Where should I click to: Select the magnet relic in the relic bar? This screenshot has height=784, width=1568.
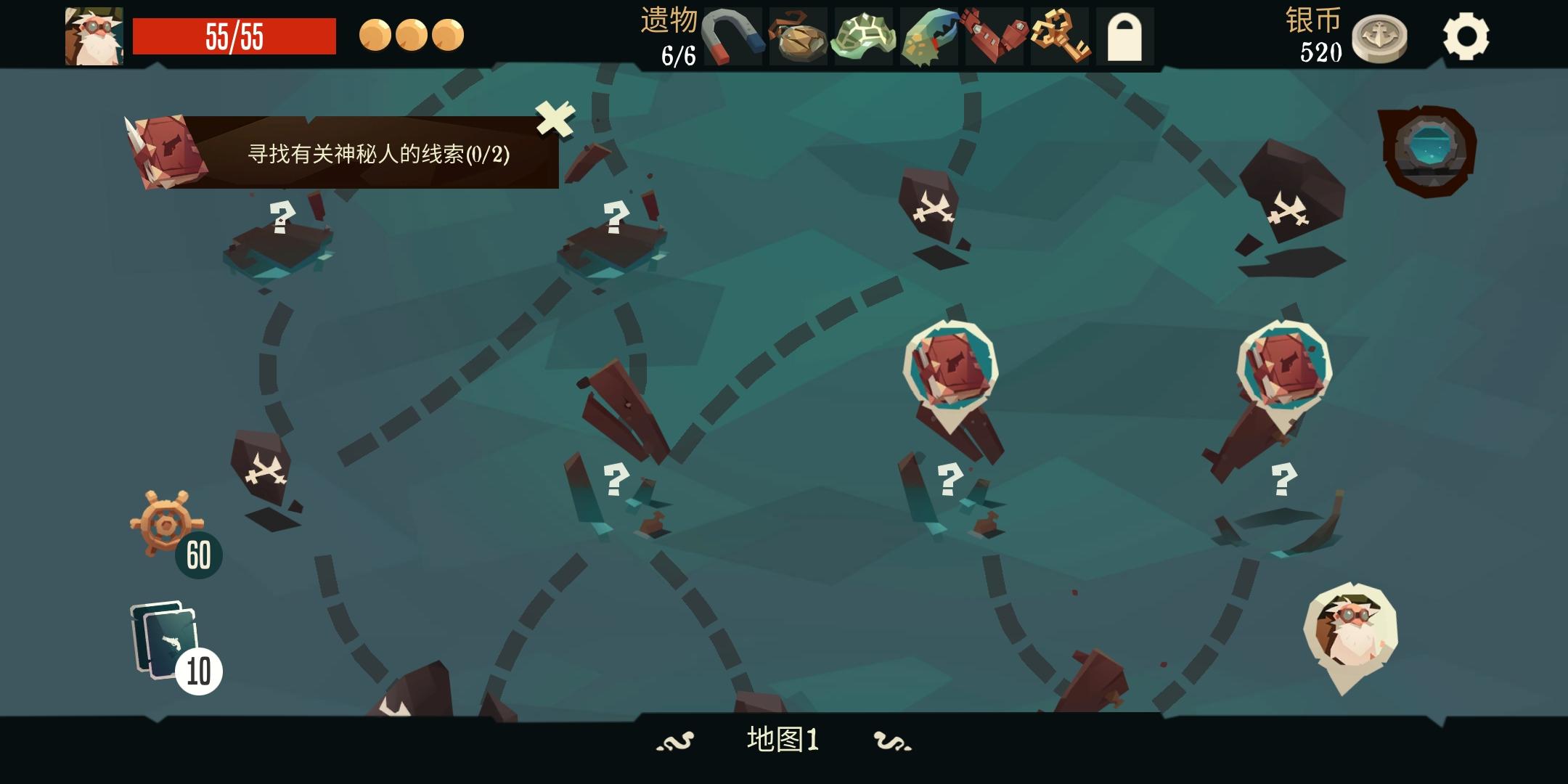point(735,36)
